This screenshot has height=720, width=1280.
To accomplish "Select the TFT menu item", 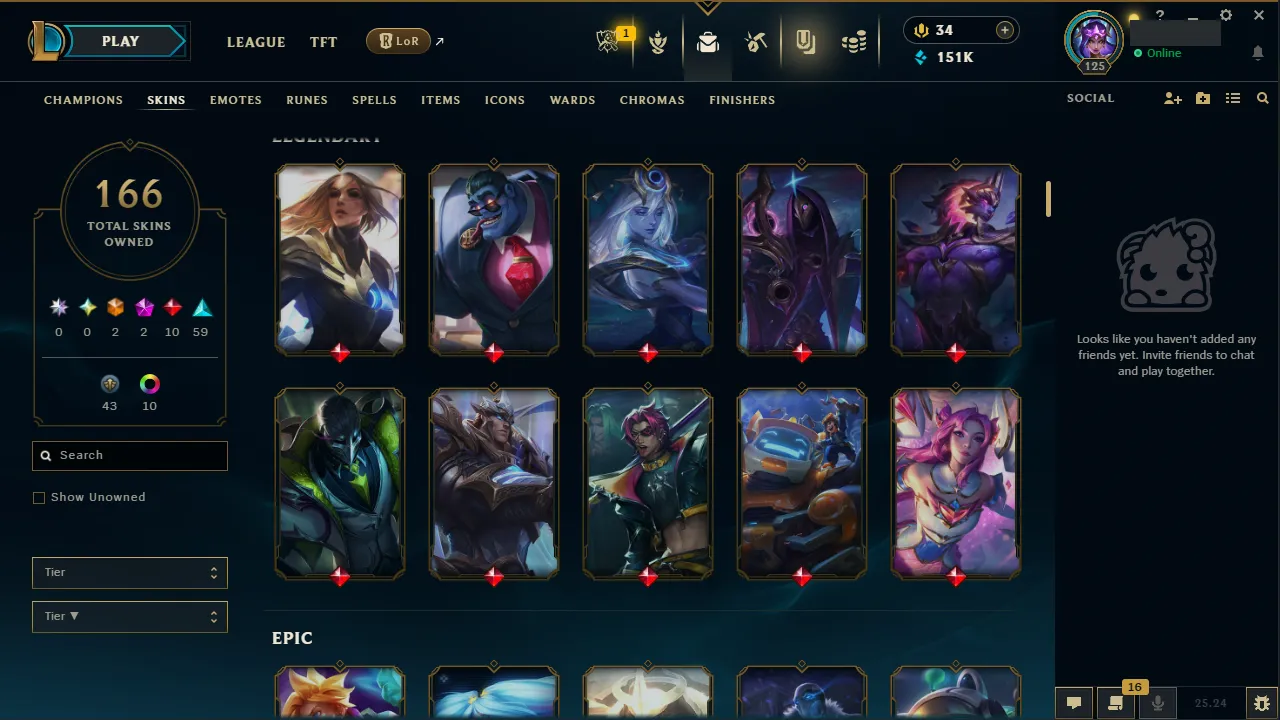I will click(323, 42).
